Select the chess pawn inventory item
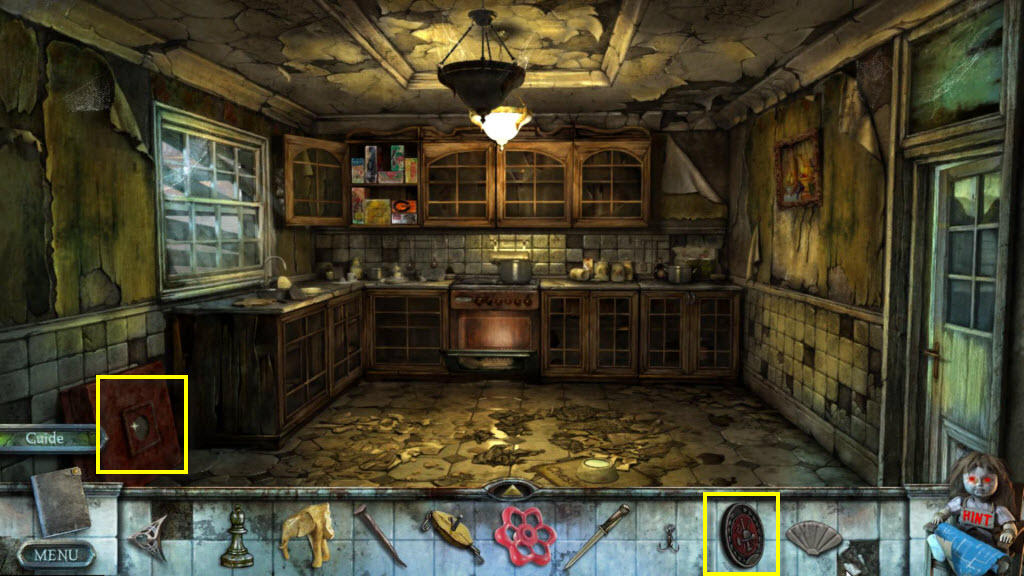The width and height of the screenshot is (1024, 576). 236,535
